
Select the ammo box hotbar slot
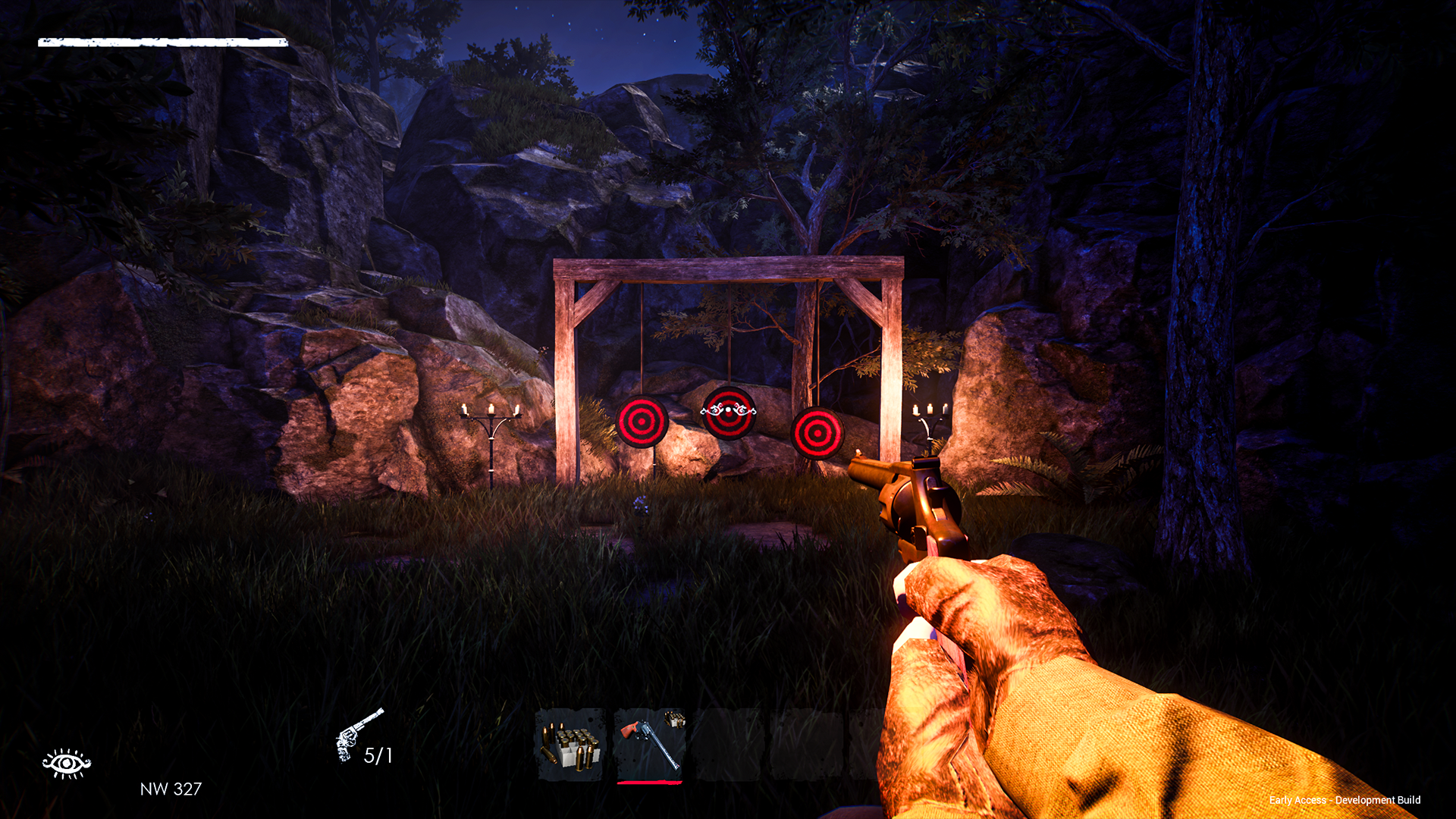[x=570, y=745]
